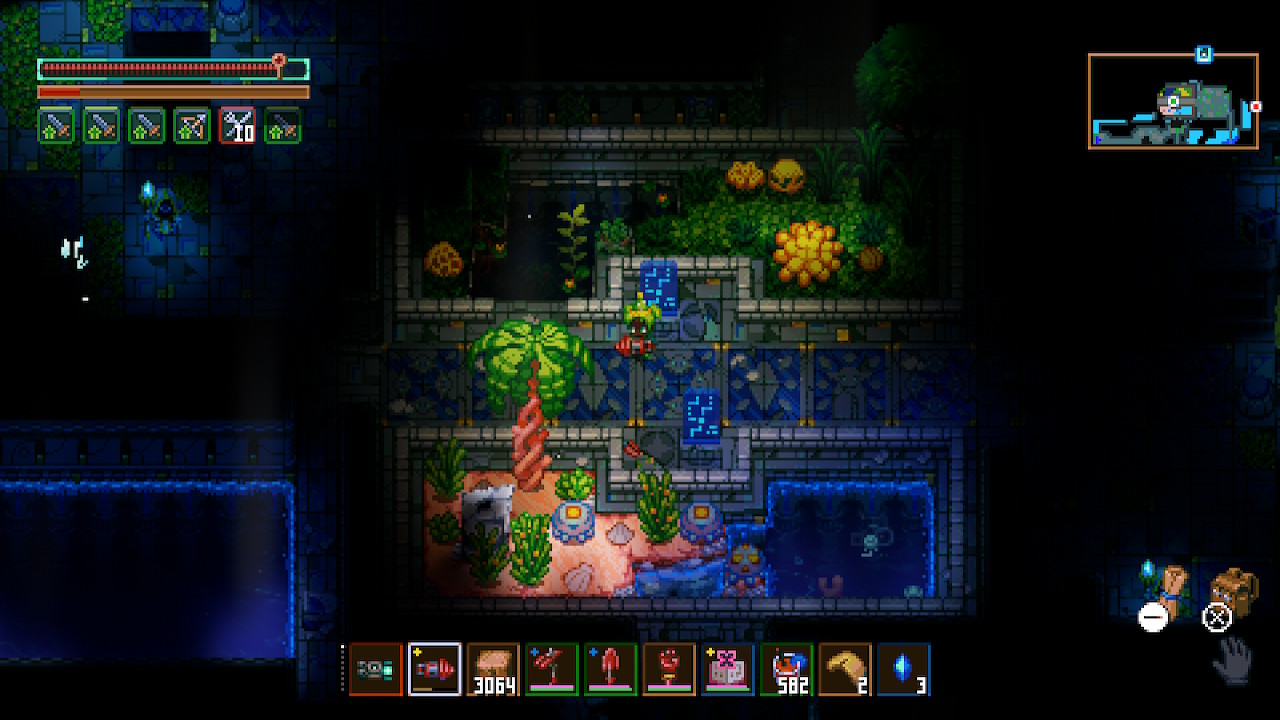Choose the red drill tool slot
The height and width of the screenshot is (720, 1280).
coord(435,669)
